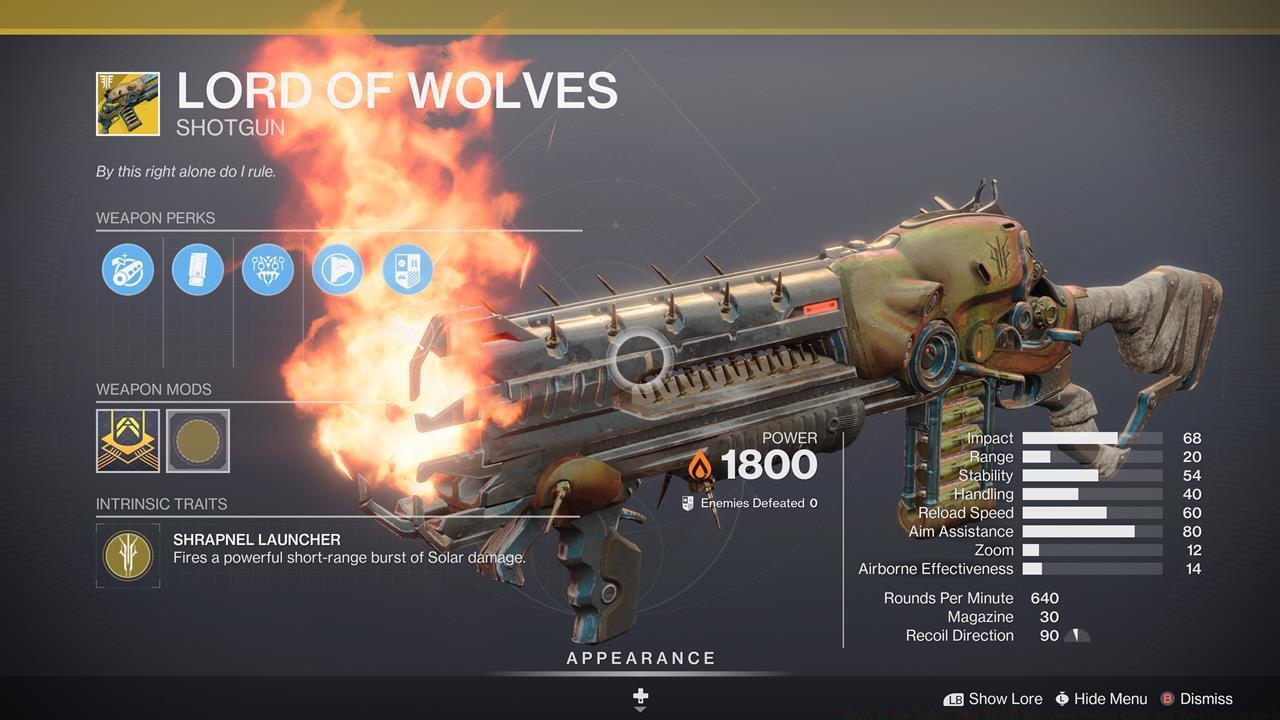Select the barrel perk icon

coord(126,269)
